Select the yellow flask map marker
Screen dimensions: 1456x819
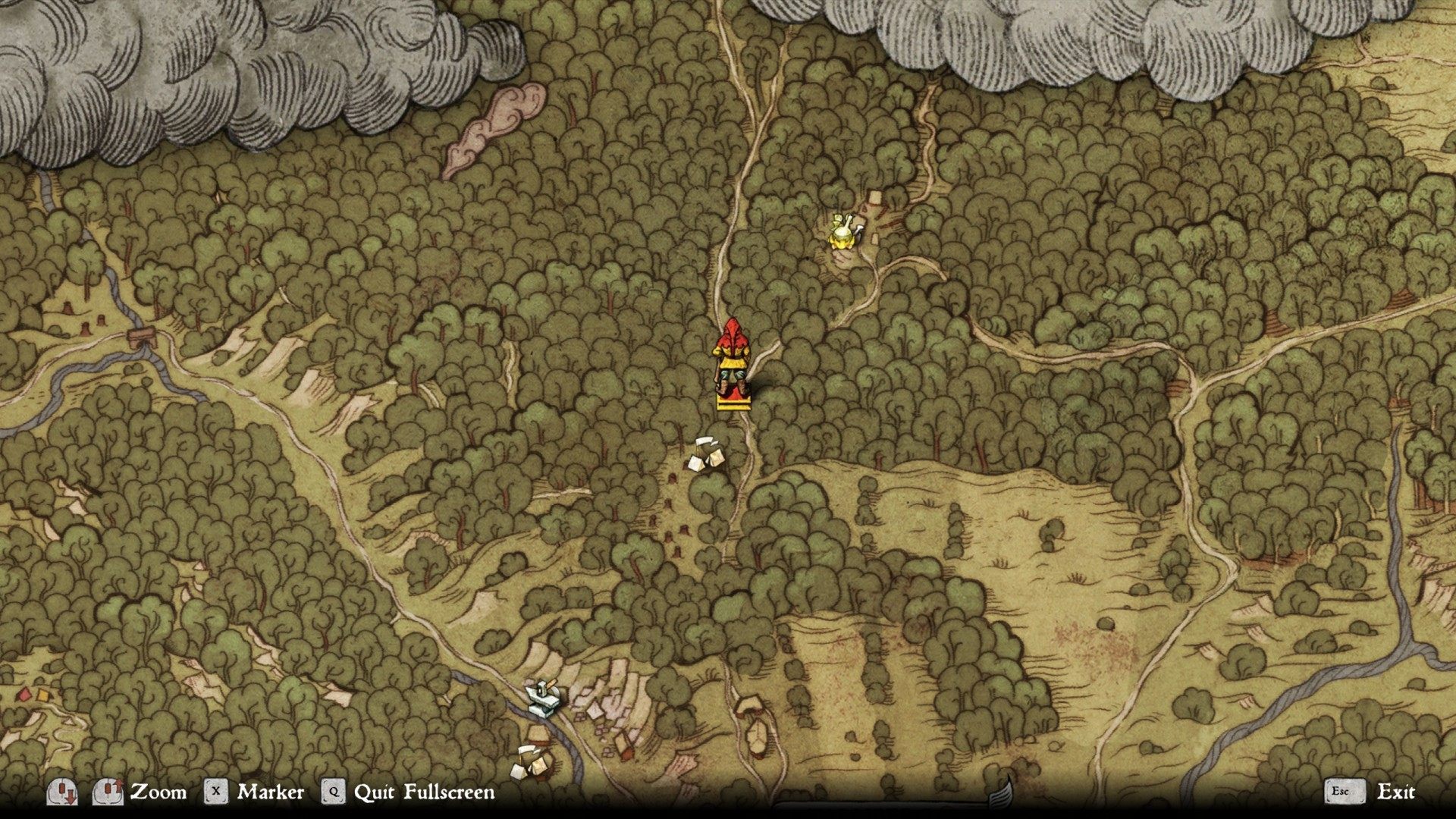(x=843, y=231)
